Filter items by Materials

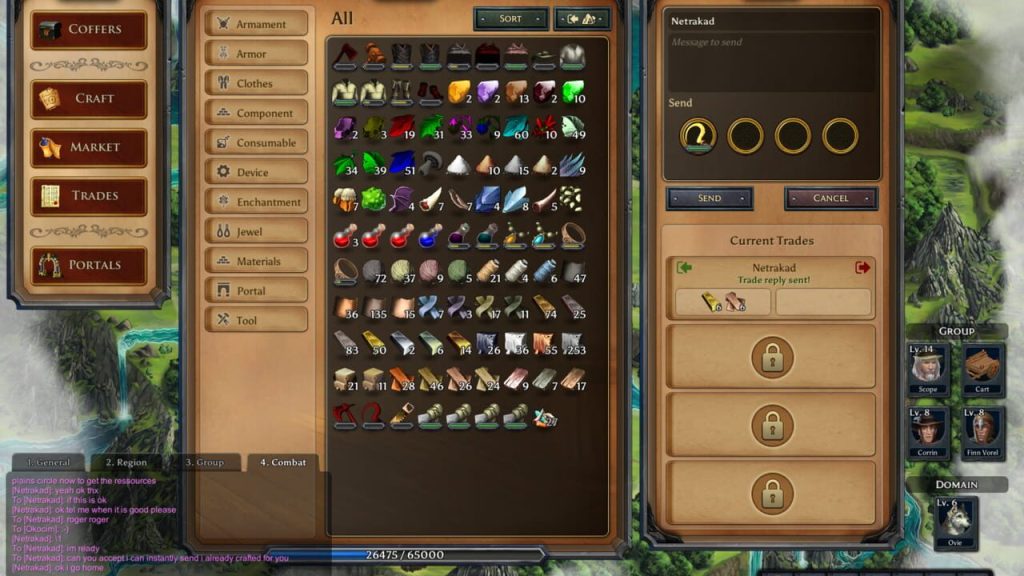256,261
